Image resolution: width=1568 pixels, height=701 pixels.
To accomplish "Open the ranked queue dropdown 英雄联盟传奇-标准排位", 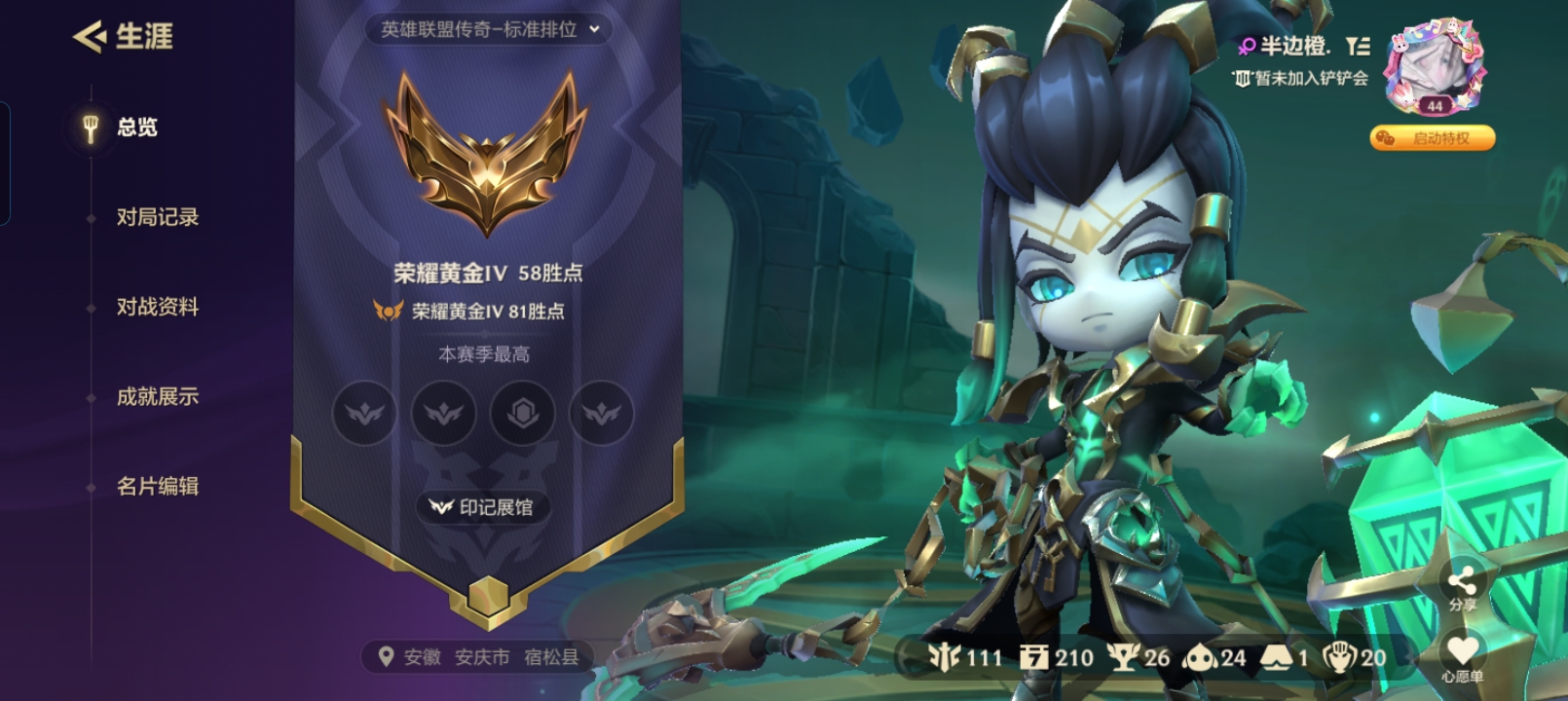I will click(x=483, y=30).
